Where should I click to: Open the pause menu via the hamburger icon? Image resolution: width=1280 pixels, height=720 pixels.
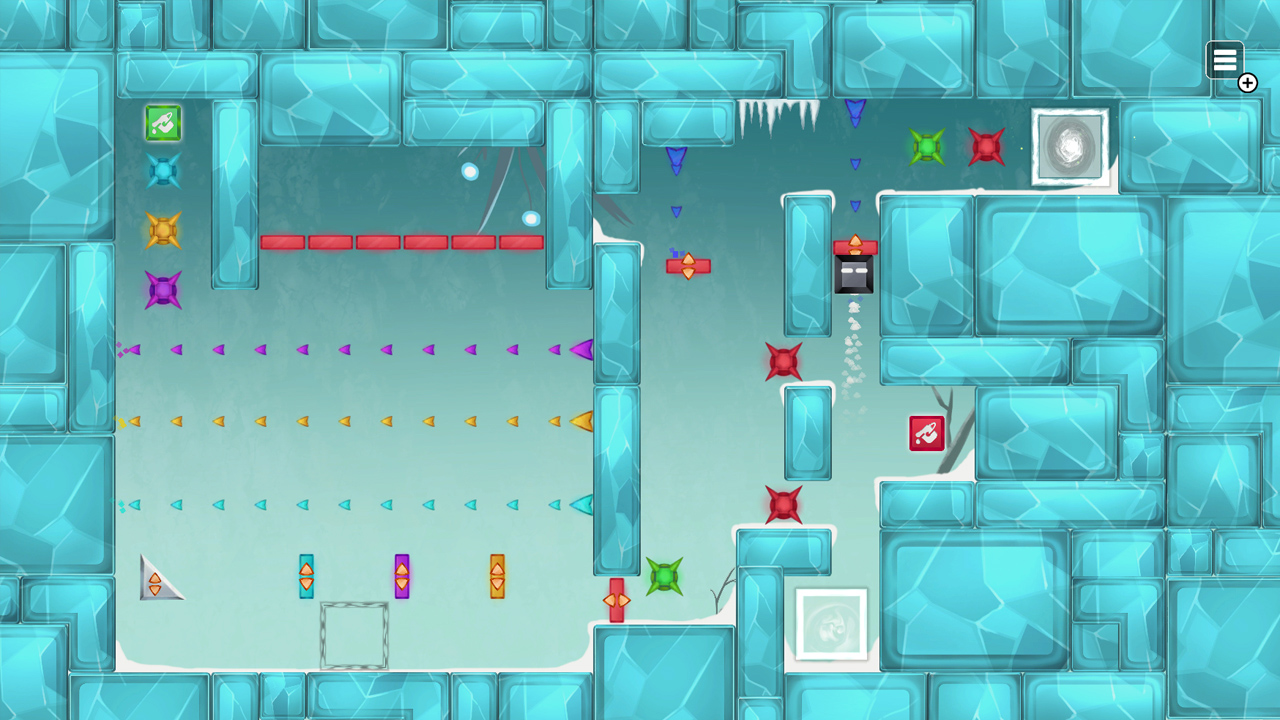click(x=1225, y=59)
